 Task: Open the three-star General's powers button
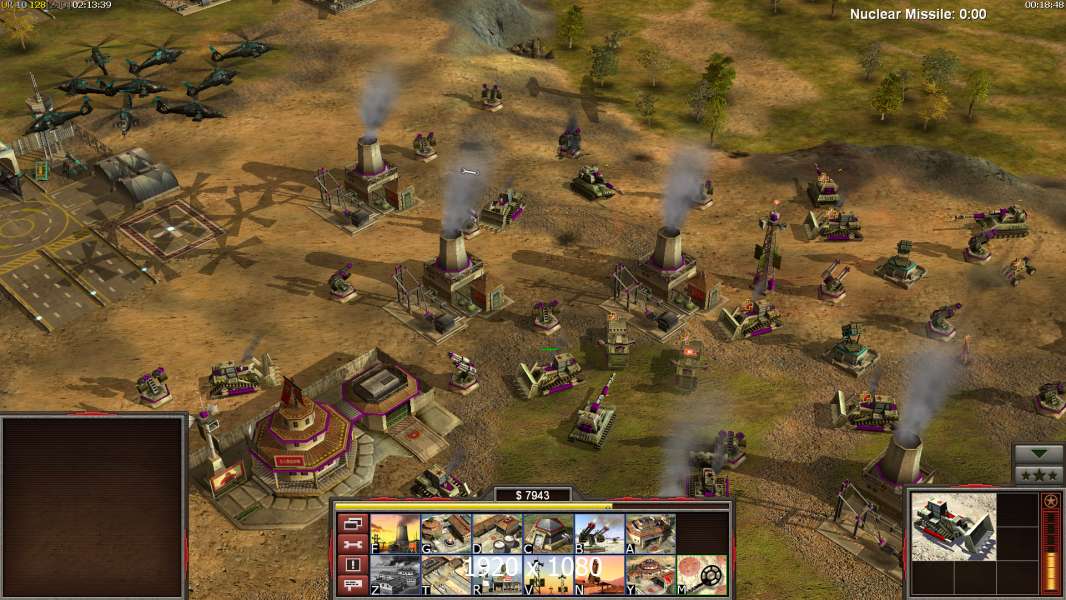1038,475
